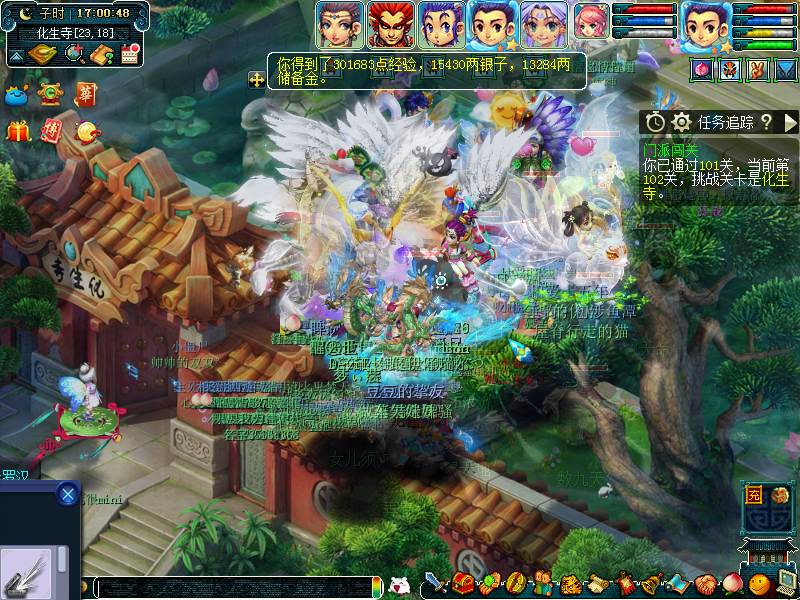The height and width of the screenshot is (600, 800).
Task: Click the task tracker question mark help
Action: 766,122
